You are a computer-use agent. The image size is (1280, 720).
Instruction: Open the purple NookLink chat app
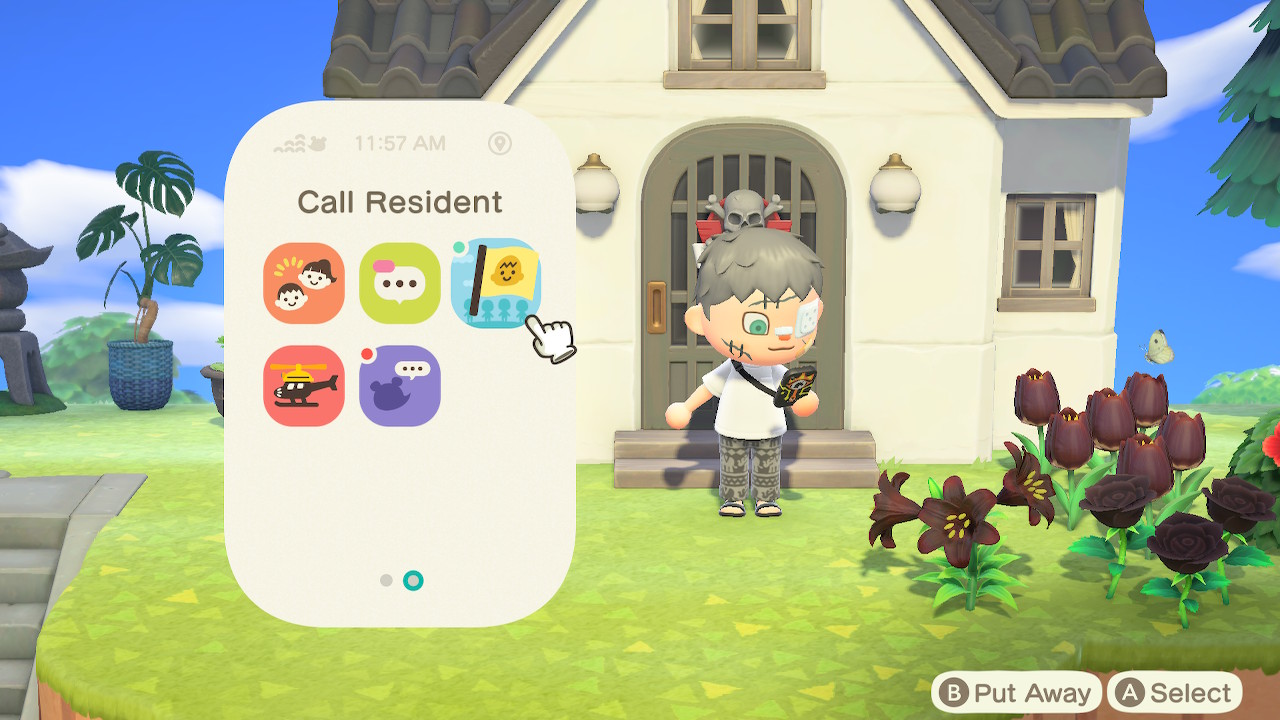pos(399,386)
